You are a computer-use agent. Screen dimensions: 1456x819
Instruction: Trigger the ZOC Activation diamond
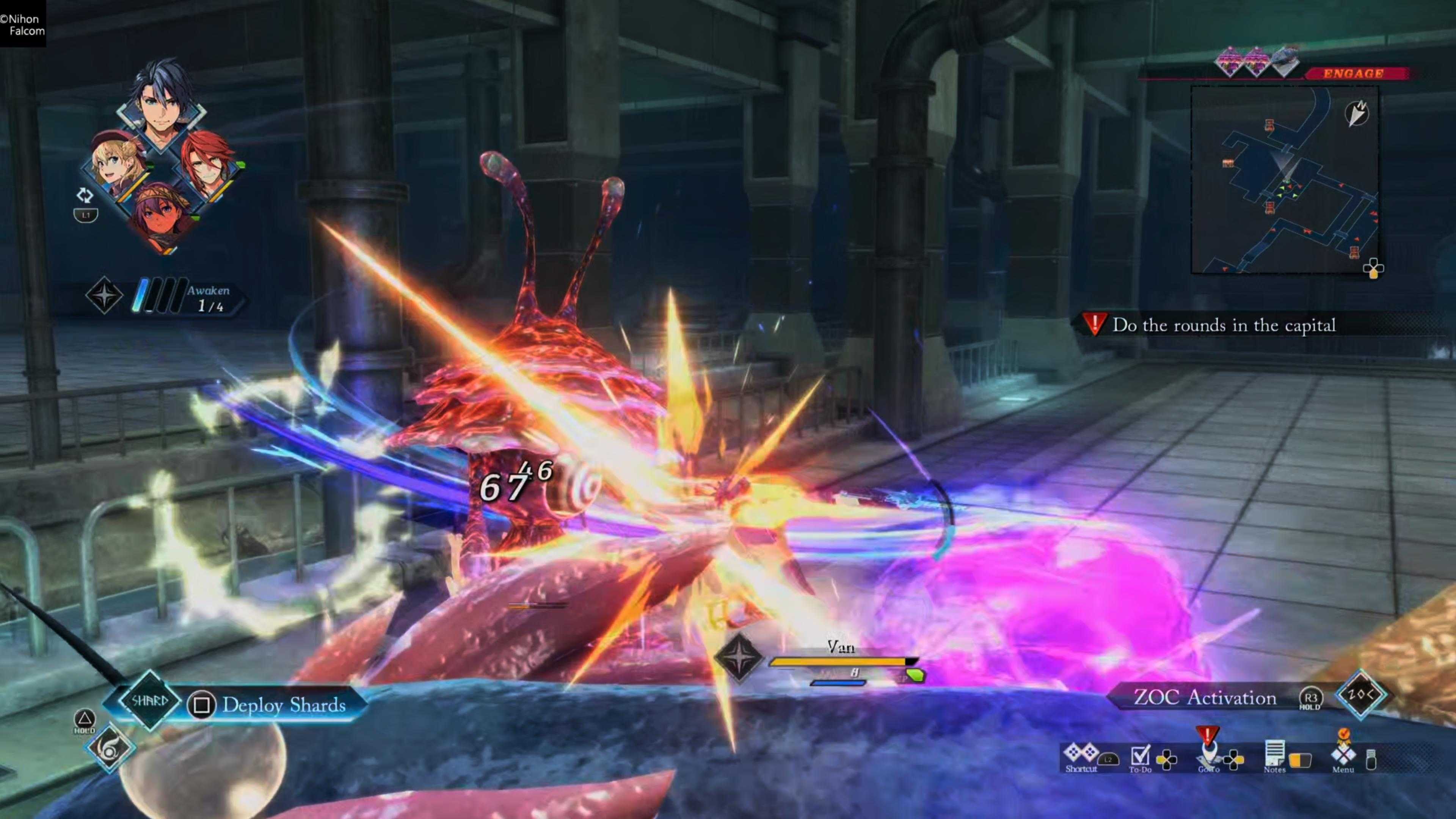point(1360,695)
